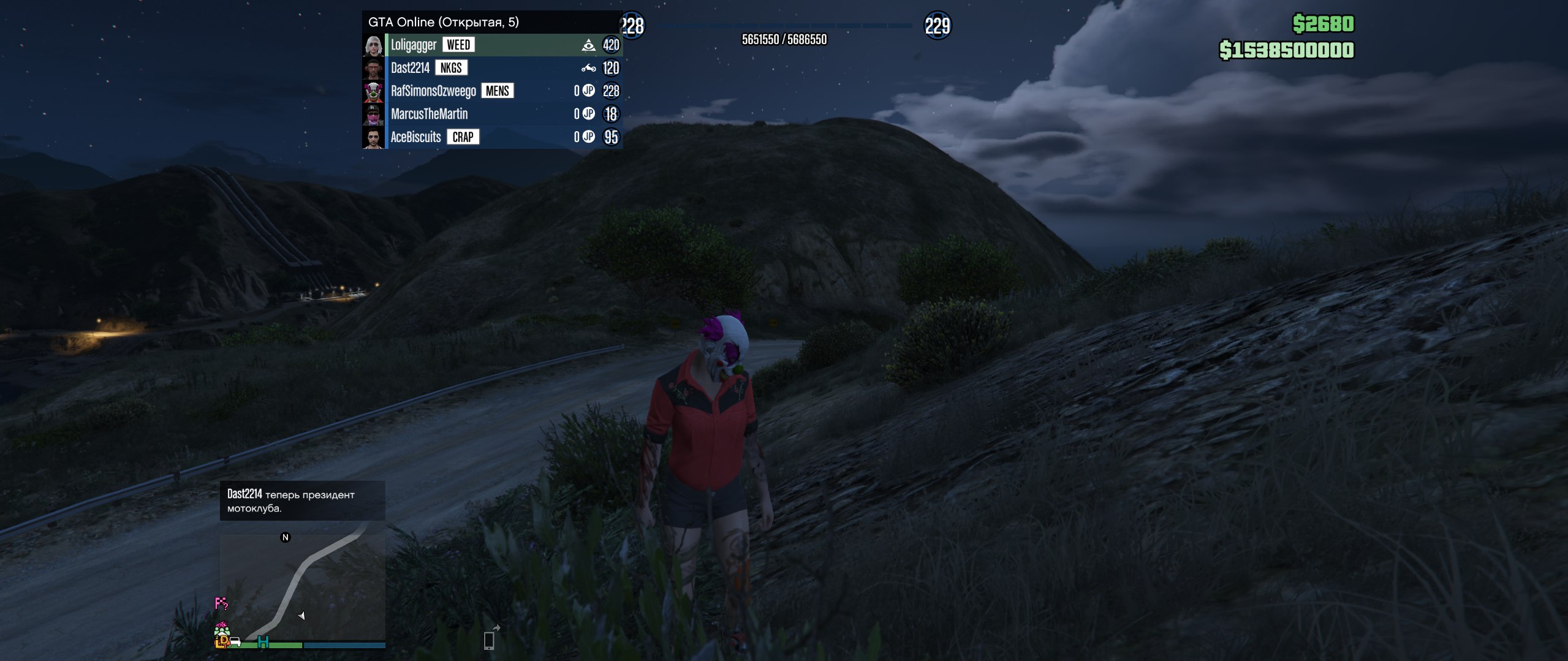This screenshot has height=661, width=1568.
Task: Choose Dast2214's row in the player list
Action: tap(410, 68)
